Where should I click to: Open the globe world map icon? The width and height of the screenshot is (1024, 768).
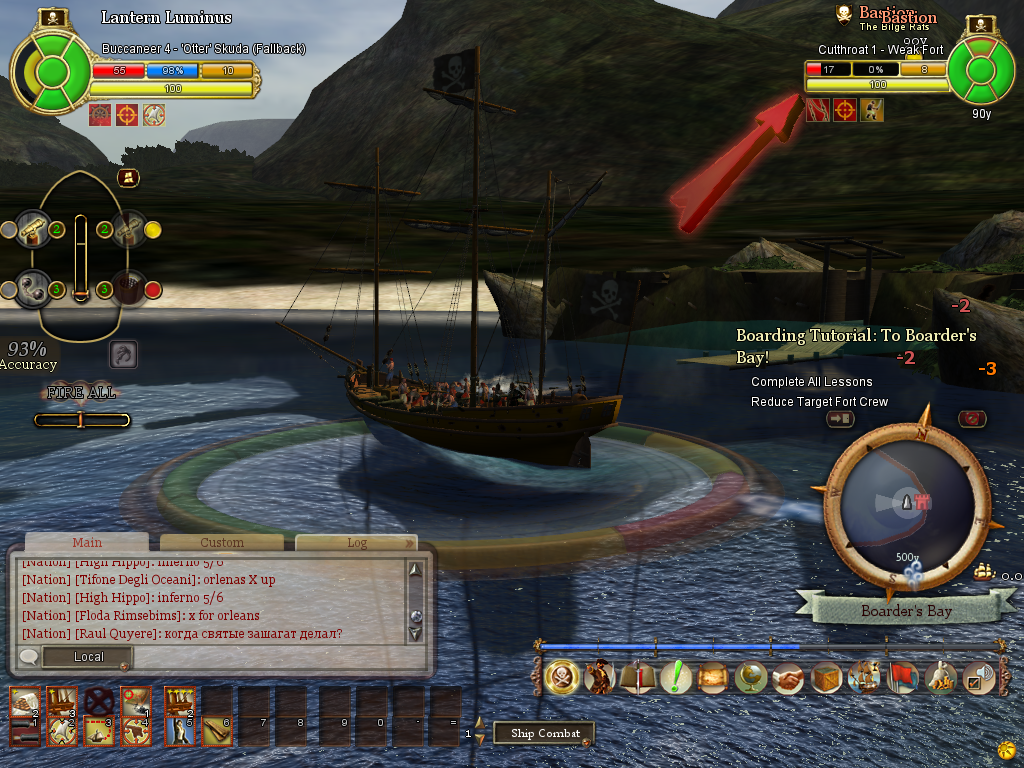[750, 678]
